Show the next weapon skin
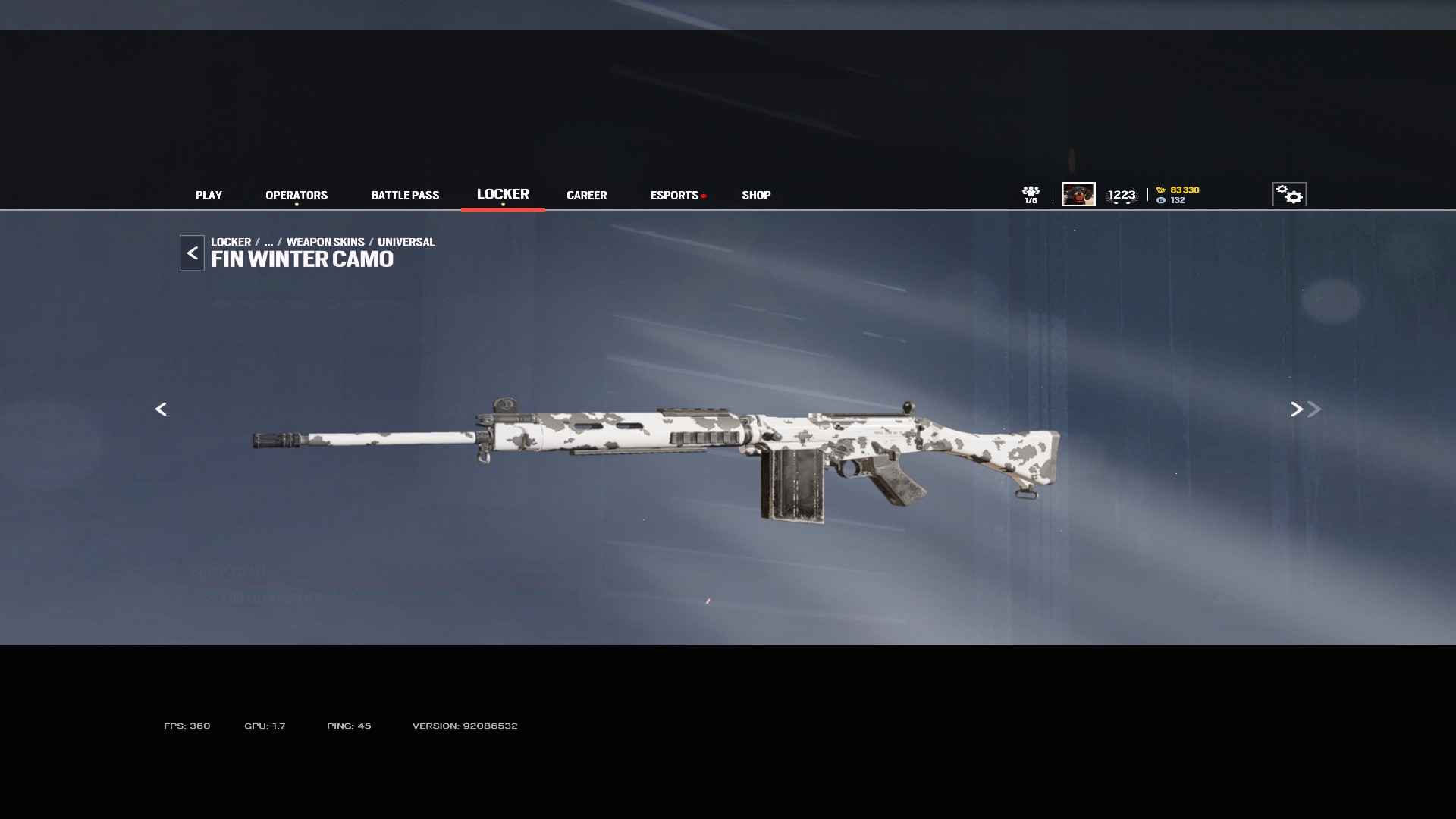 [1297, 409]
